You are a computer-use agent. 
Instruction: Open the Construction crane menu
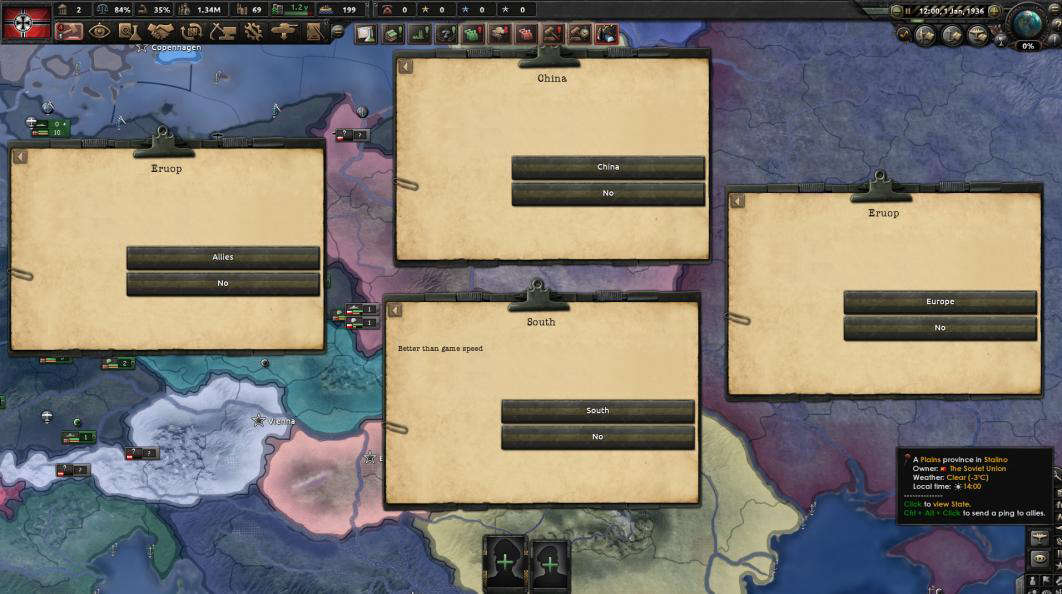point(223,32)
